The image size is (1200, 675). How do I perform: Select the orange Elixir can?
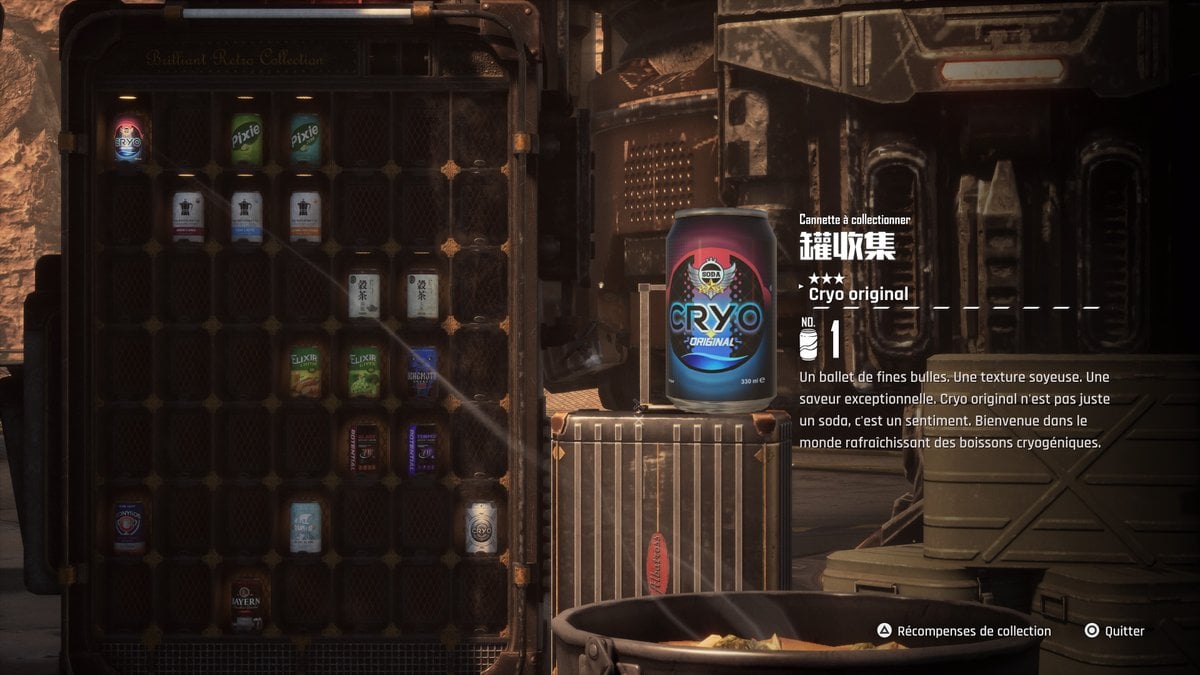click(305, 371)
